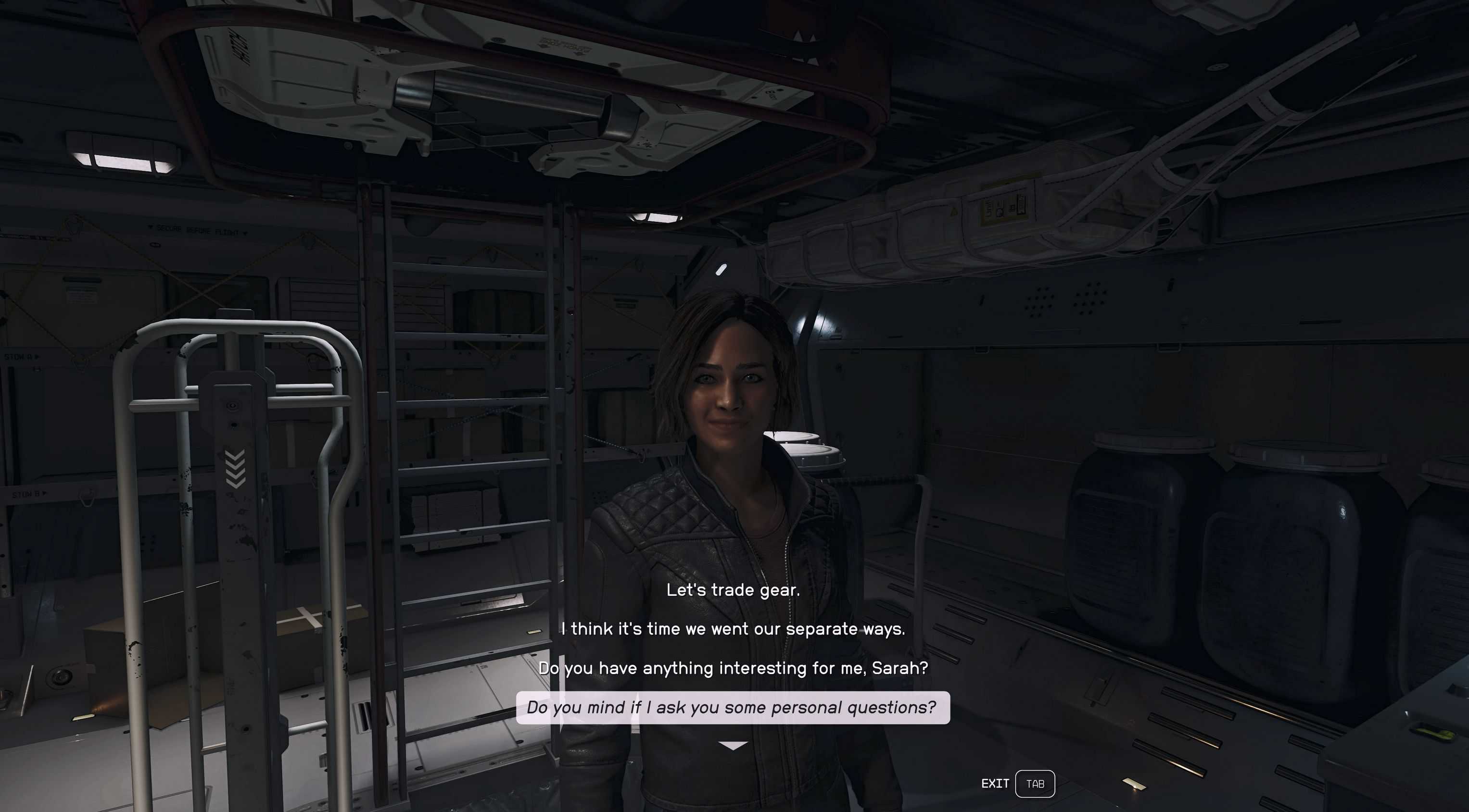Screen dimensions: 1469x812
Task: Ask Sarah if she has anything interesting
Action: point(733,668)
